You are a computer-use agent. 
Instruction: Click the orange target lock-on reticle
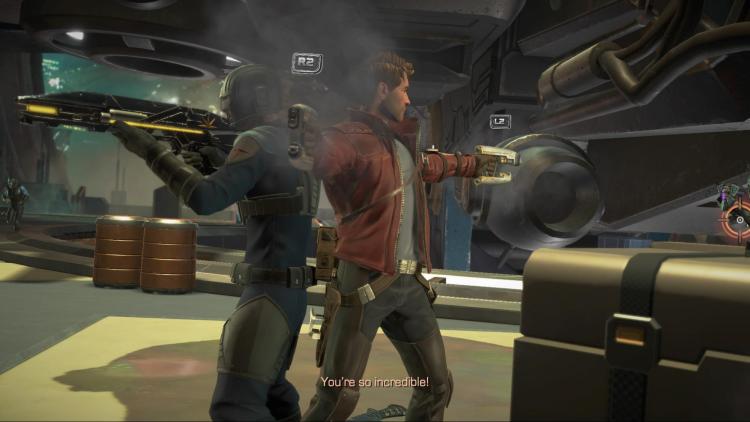pyautogui.click(x=740, y=219)
